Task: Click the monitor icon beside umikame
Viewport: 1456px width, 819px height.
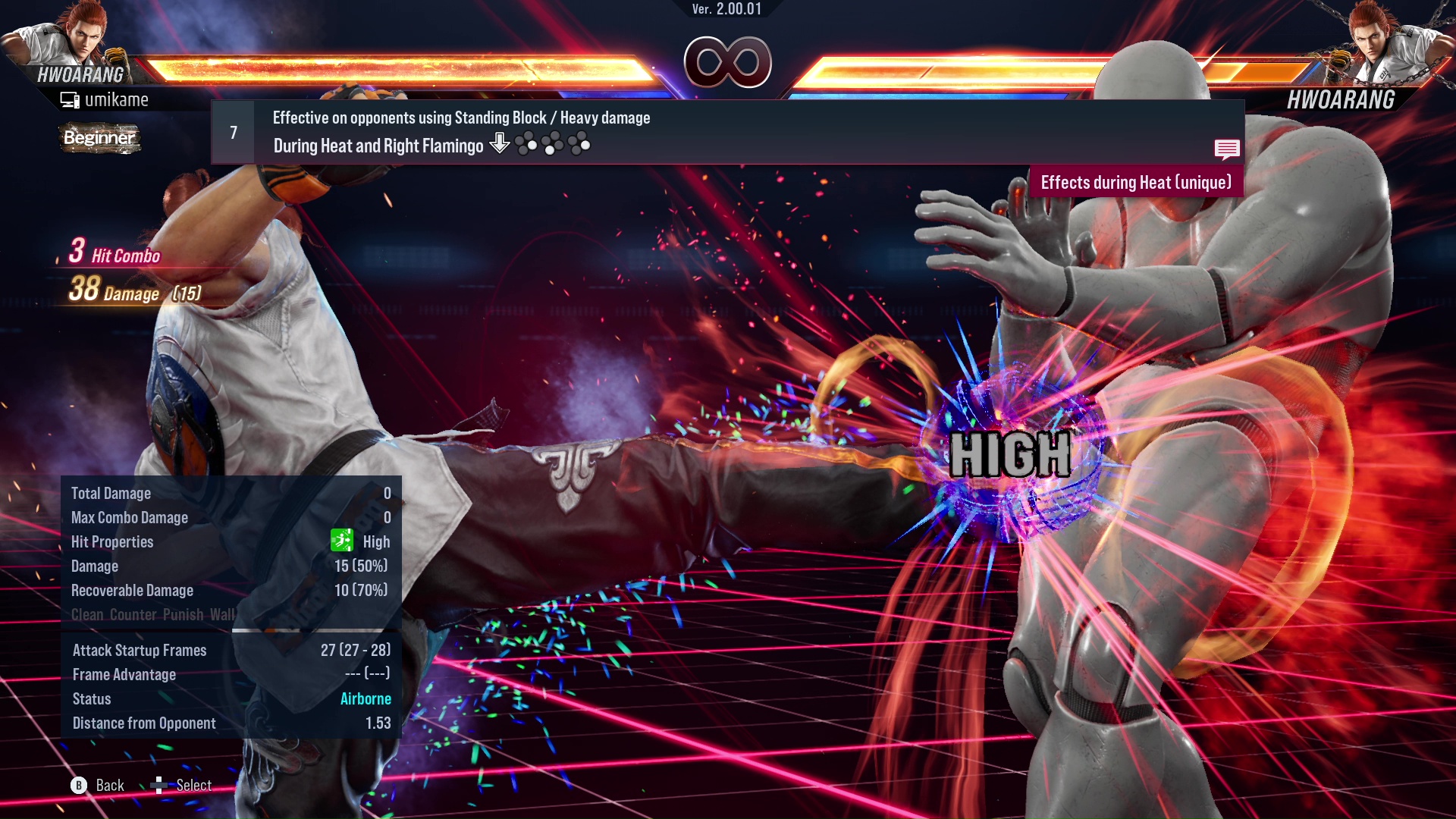Action: click(69, 99)
